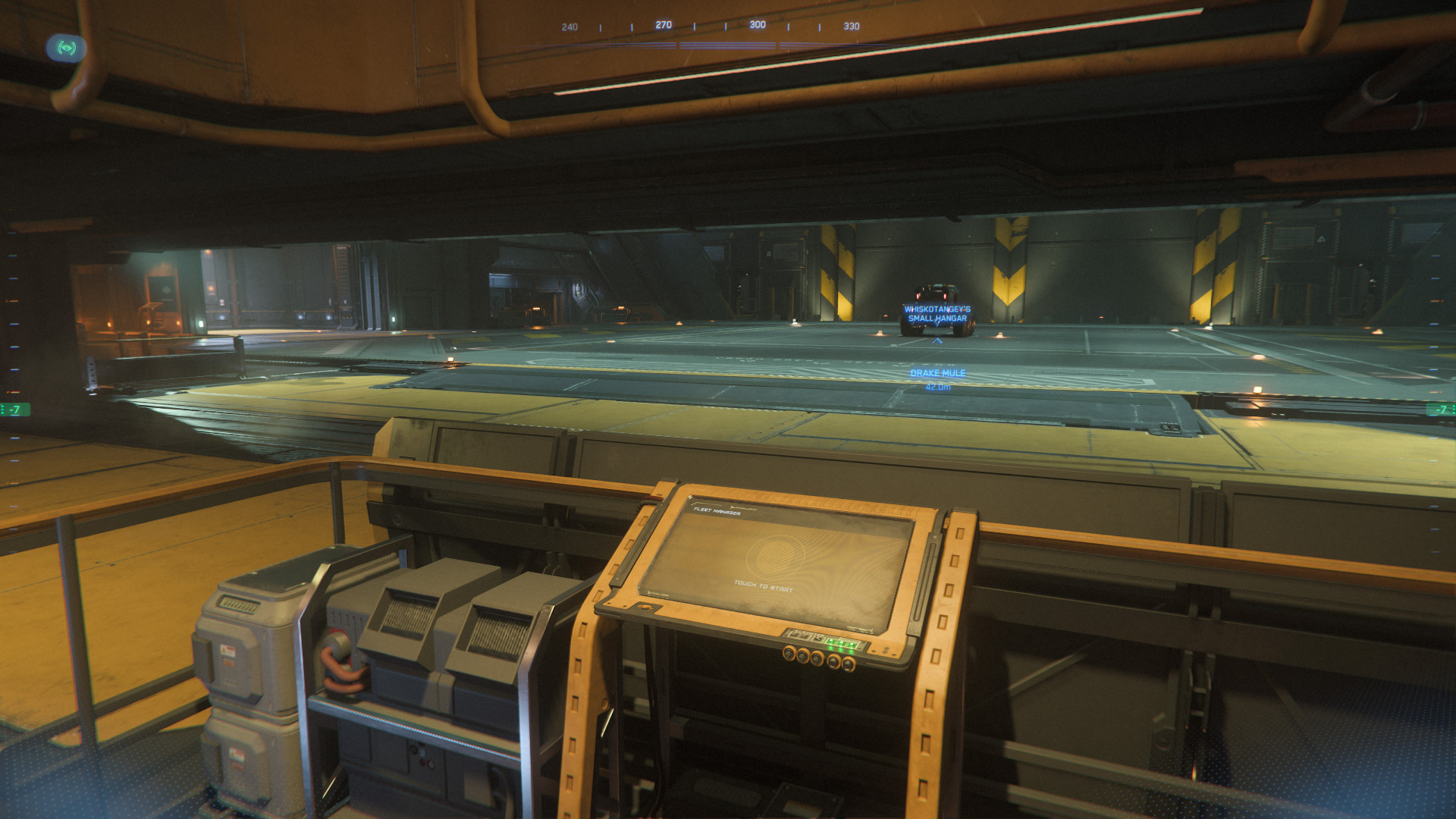Click the DRAKE MULE text label
This screenshot has height=819, width=1456.
937,373
